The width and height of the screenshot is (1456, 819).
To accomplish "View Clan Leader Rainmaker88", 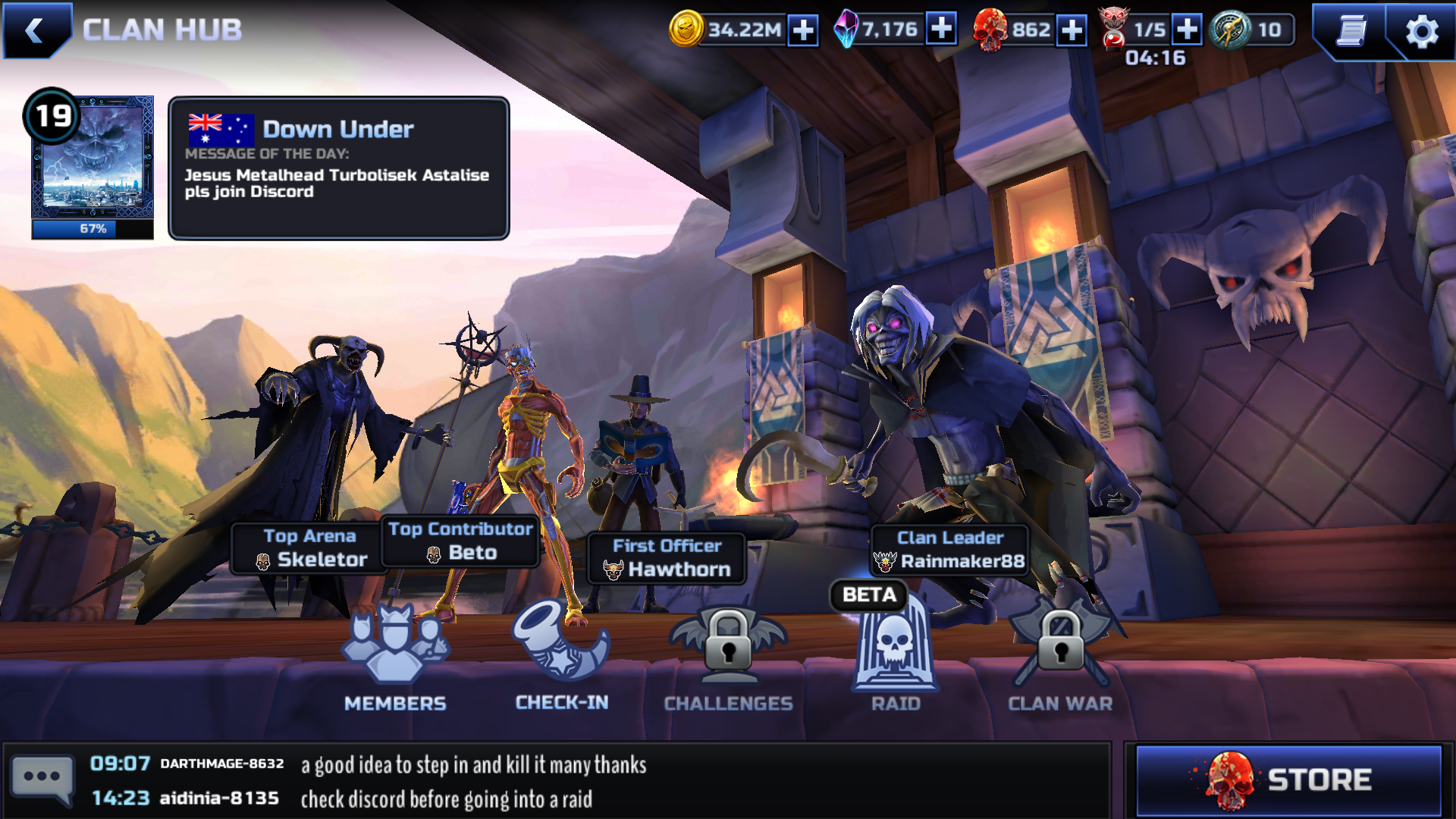I will tap(949, 551).
